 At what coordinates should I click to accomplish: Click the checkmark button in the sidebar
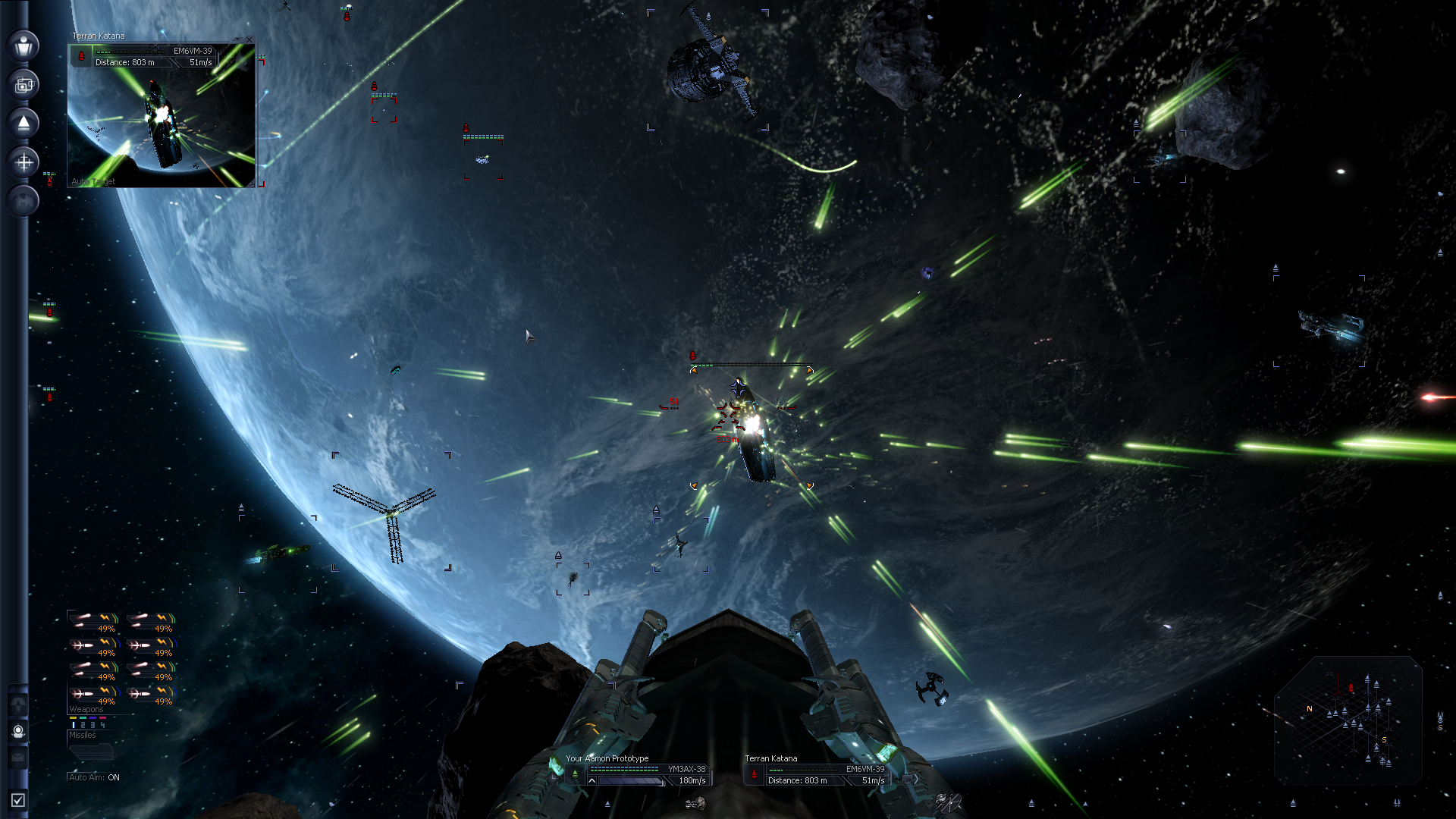coord(18,800)
